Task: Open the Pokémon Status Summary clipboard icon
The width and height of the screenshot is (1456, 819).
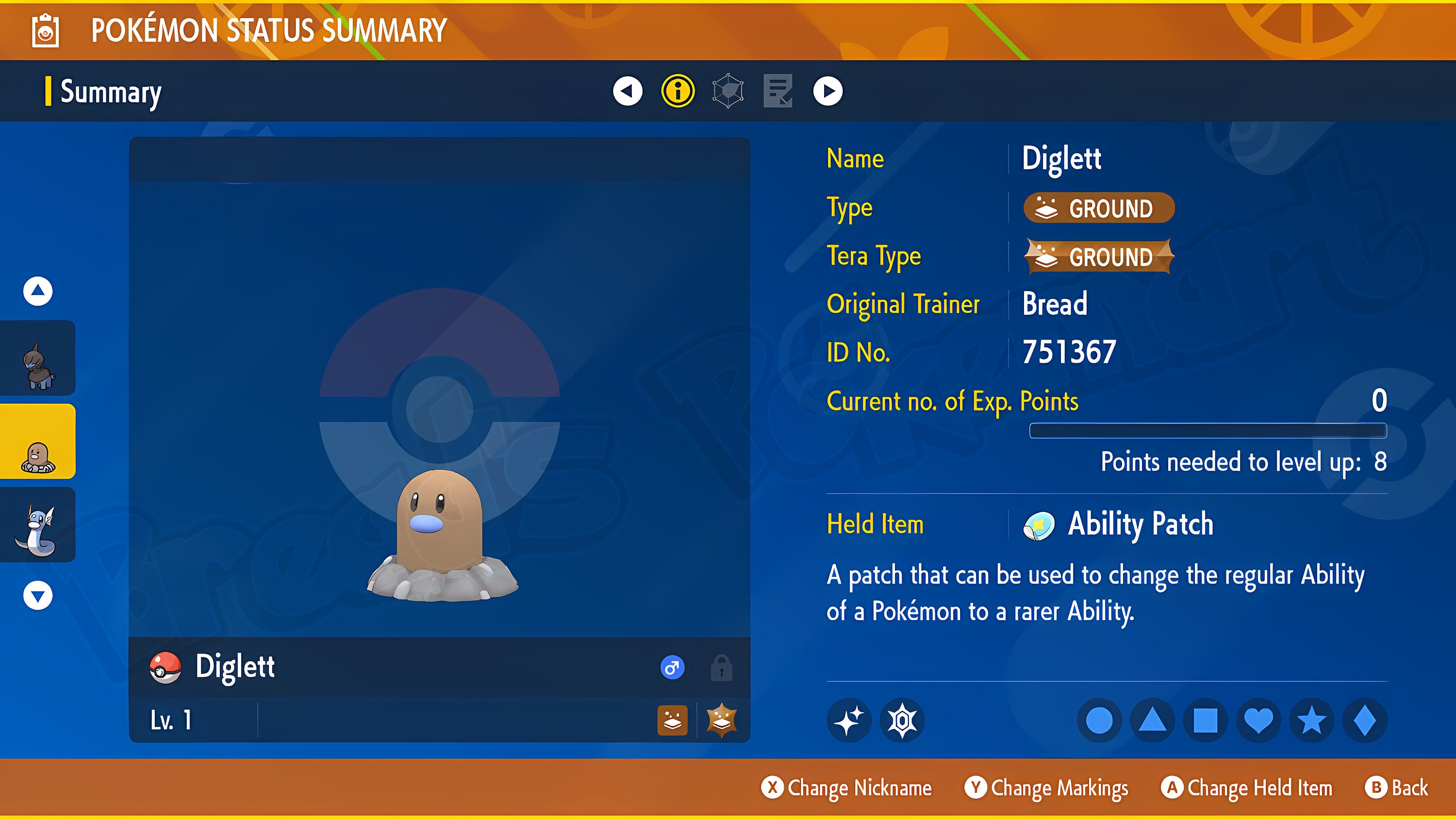Action: [45, 31]
